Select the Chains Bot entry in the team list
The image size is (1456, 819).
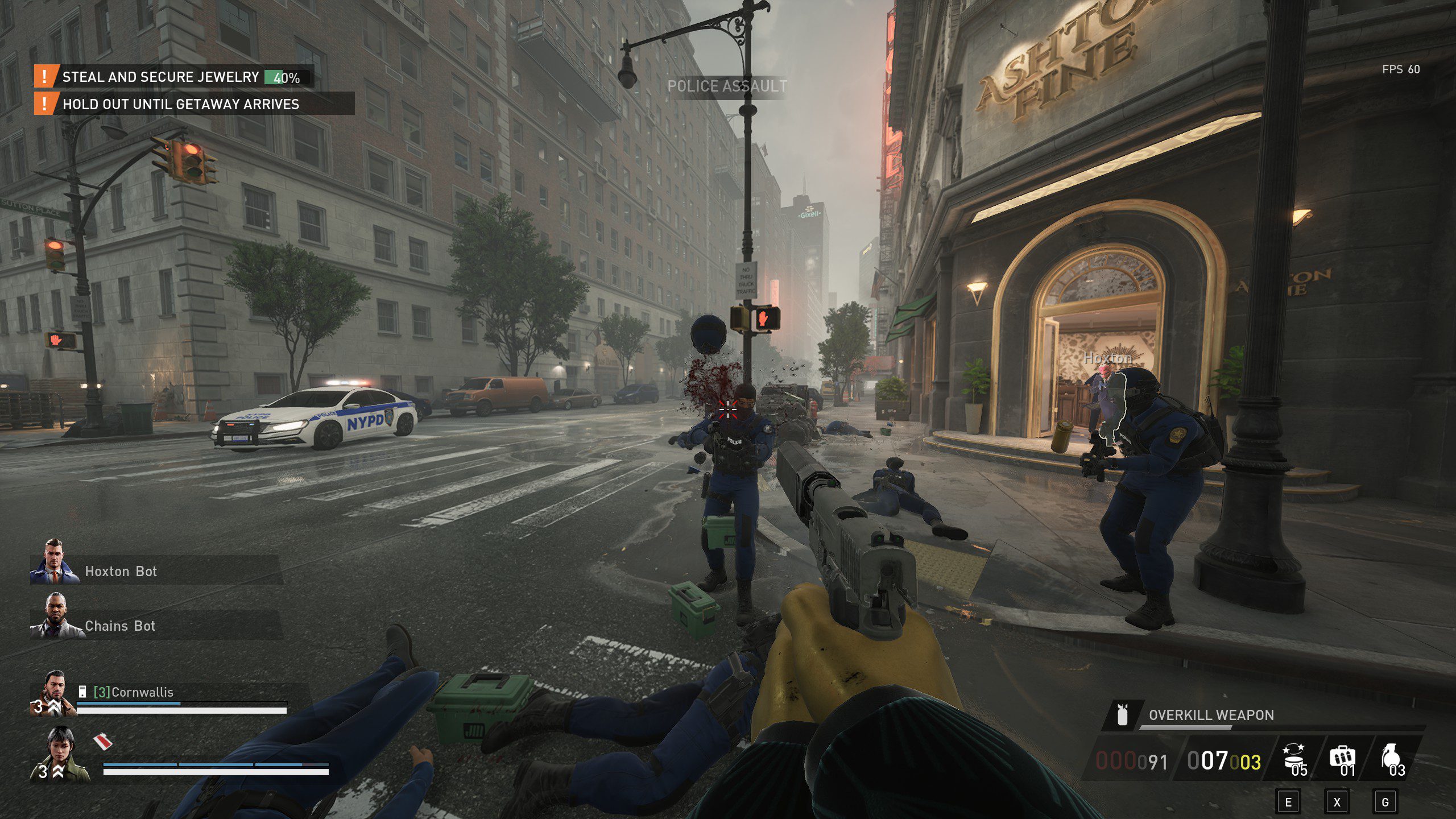pos(119,626)
